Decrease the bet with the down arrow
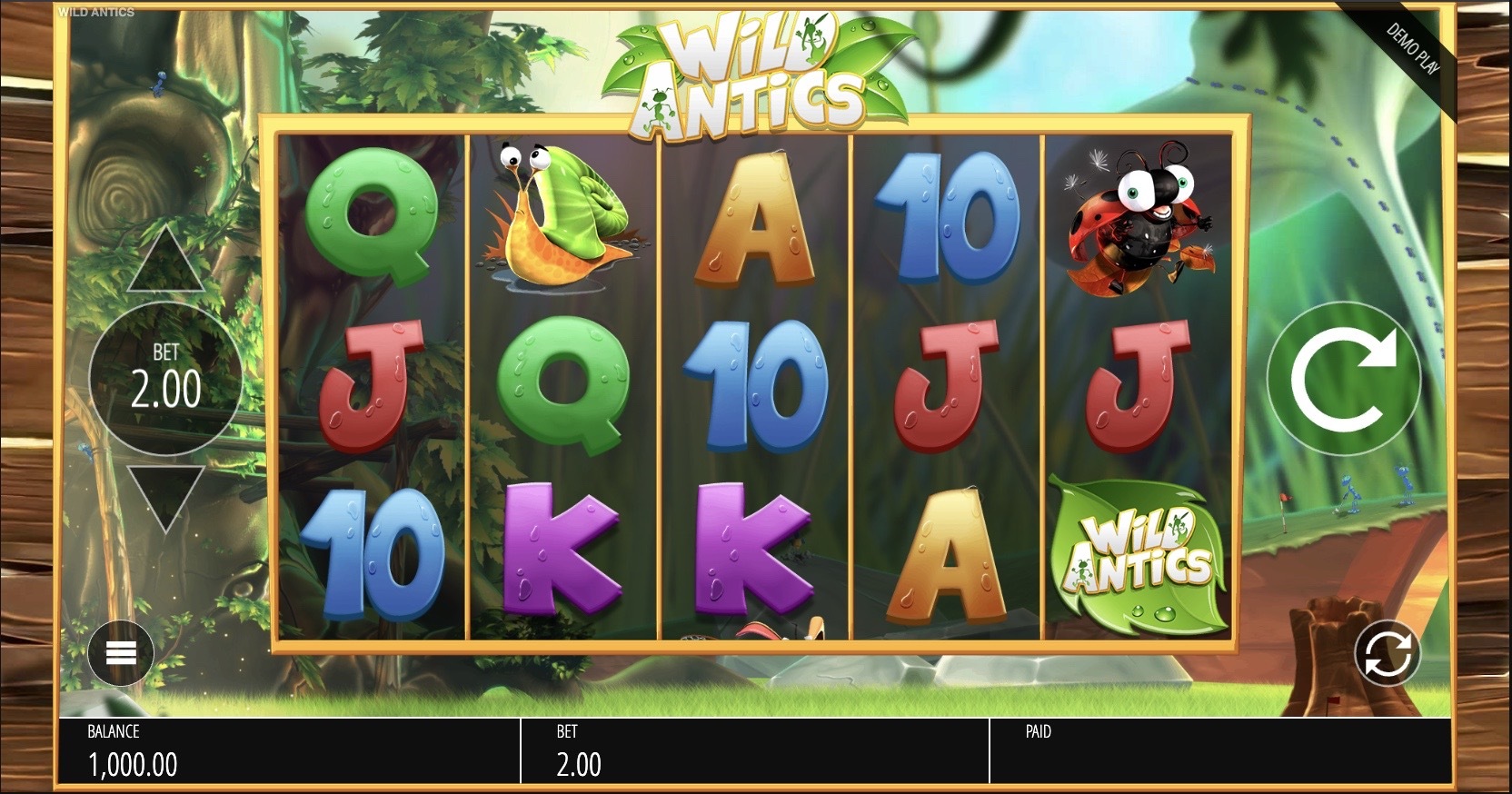Viewport: 1512px width, 794px height. click(165, 498)
